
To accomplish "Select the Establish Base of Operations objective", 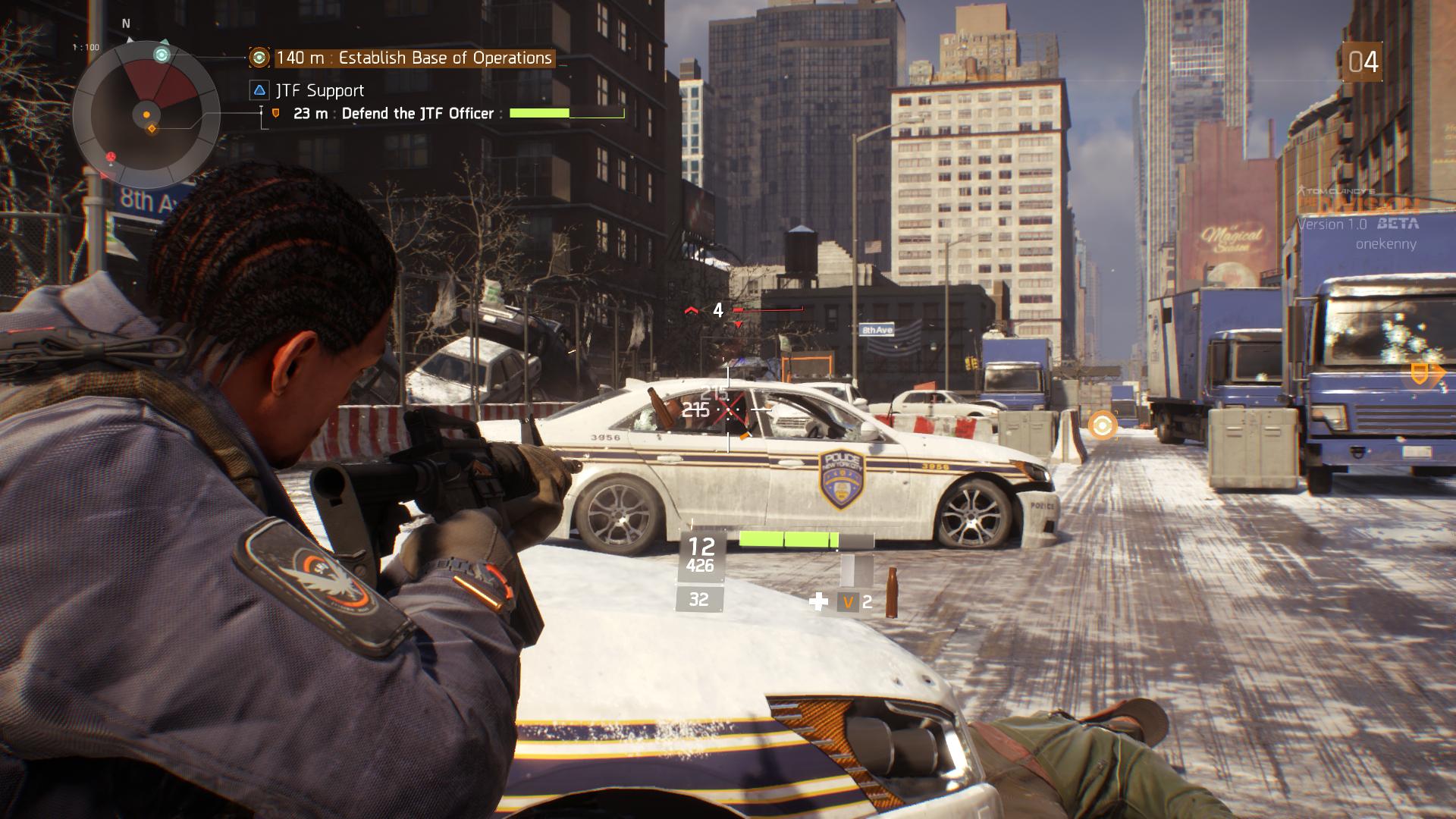I will tap(414, 58).
